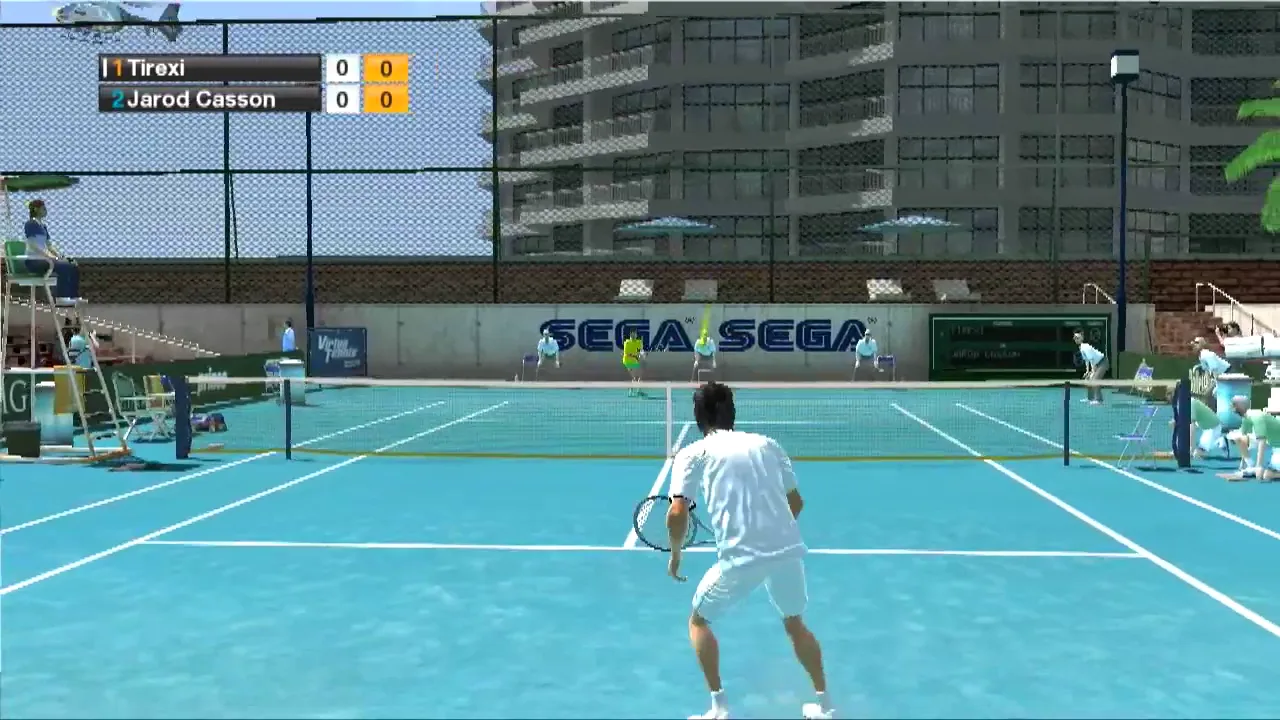Viewport: 1280px width, 720px height.
Task: Toggle Tirexi's orange set score cell
Action: [x=386, y=68]
